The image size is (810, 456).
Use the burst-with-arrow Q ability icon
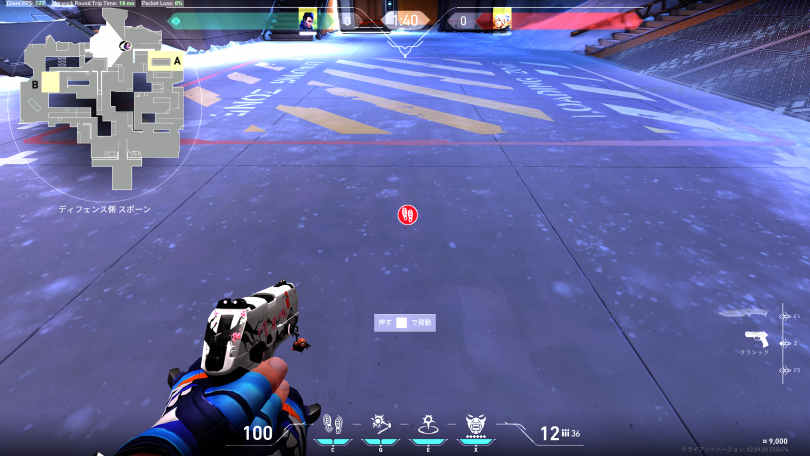(380, 424)
